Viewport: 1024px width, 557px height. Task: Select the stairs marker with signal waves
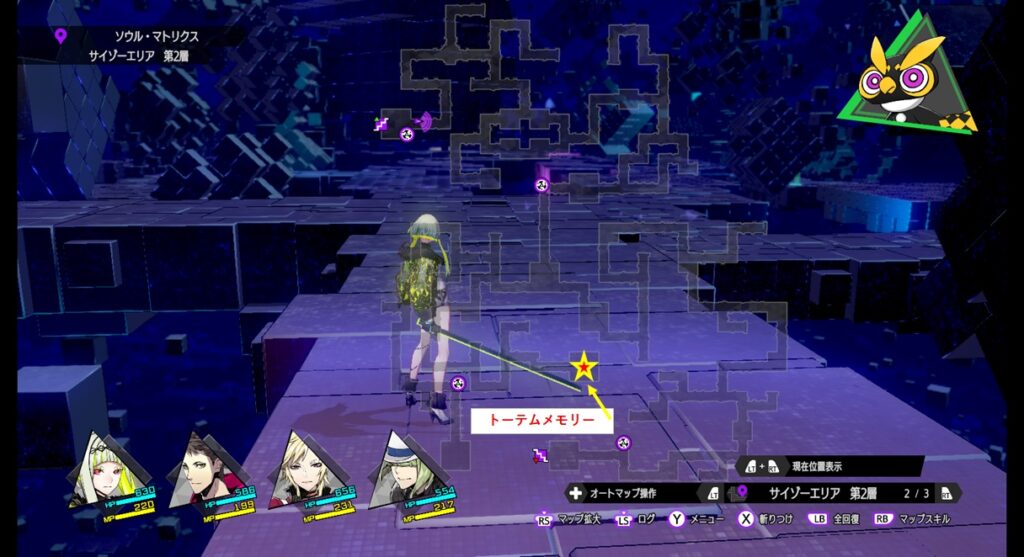coord(381,124)
